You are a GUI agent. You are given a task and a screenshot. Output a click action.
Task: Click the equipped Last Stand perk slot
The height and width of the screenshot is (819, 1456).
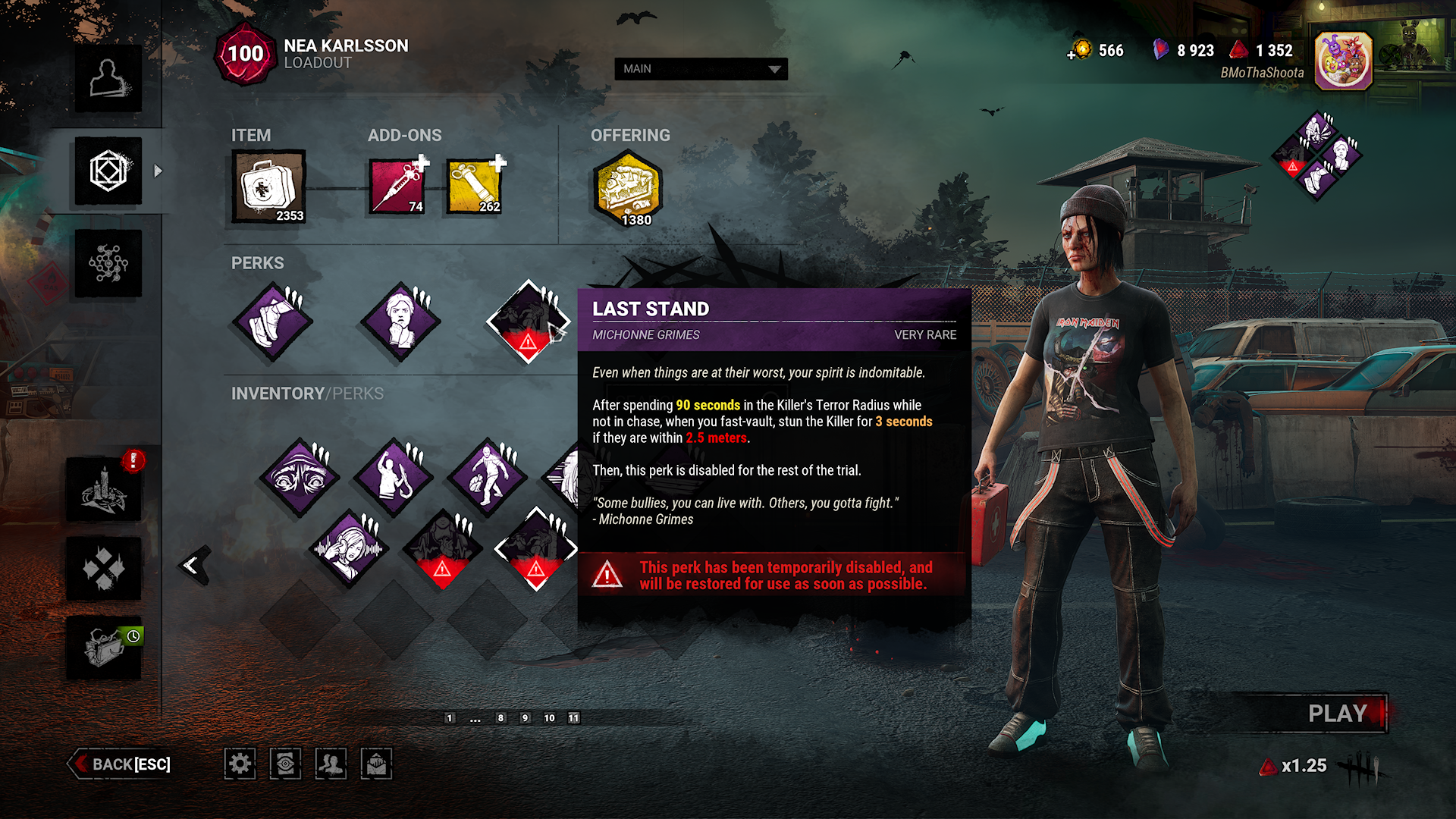tap(528, 322)
